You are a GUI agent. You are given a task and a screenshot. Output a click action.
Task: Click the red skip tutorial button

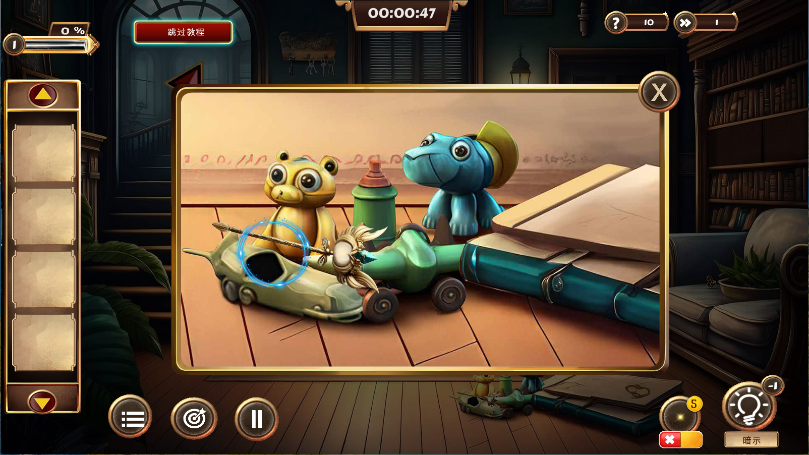coord(183,32)
